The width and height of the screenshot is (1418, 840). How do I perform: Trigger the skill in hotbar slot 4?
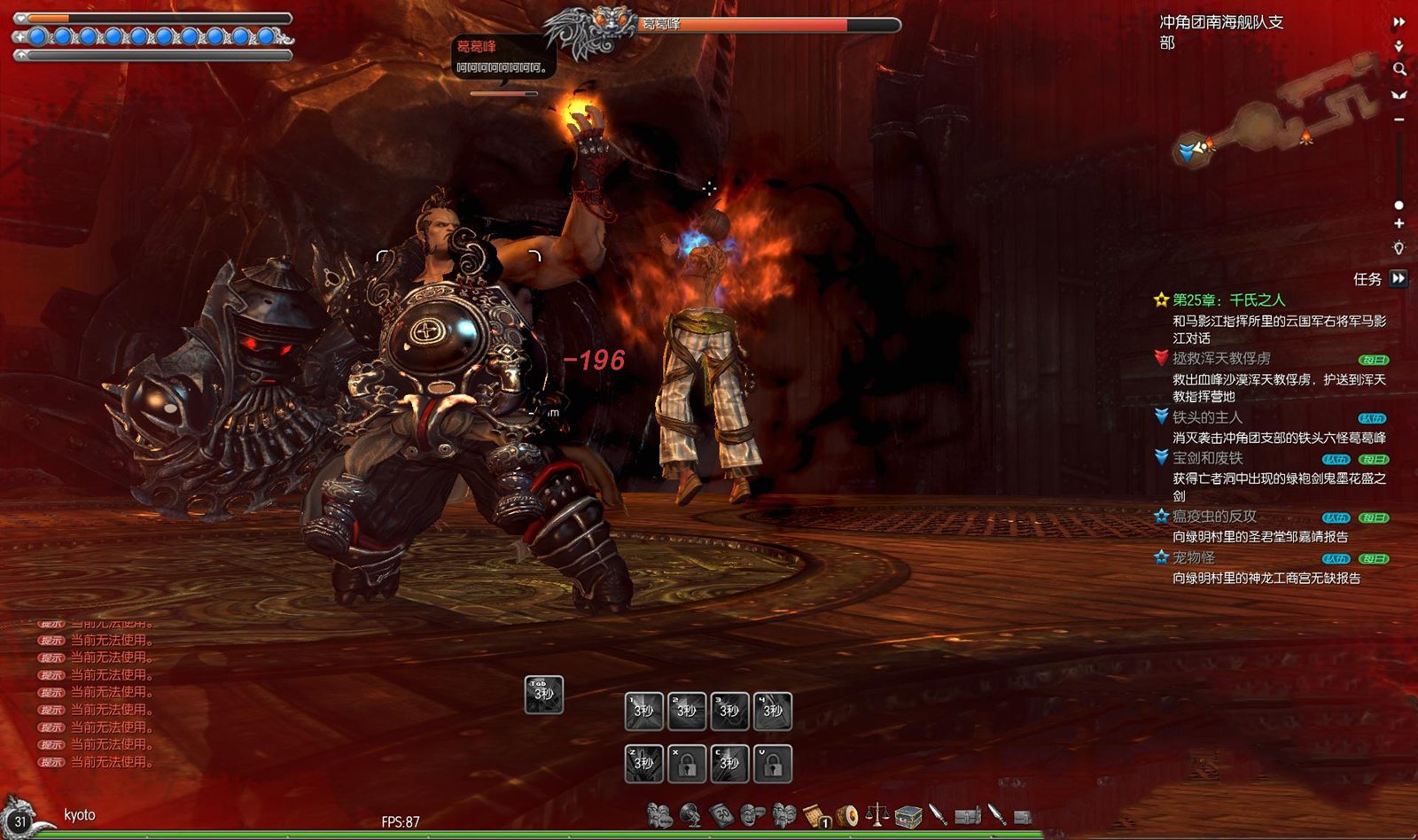pyautogui.click(x=772, y=711)
